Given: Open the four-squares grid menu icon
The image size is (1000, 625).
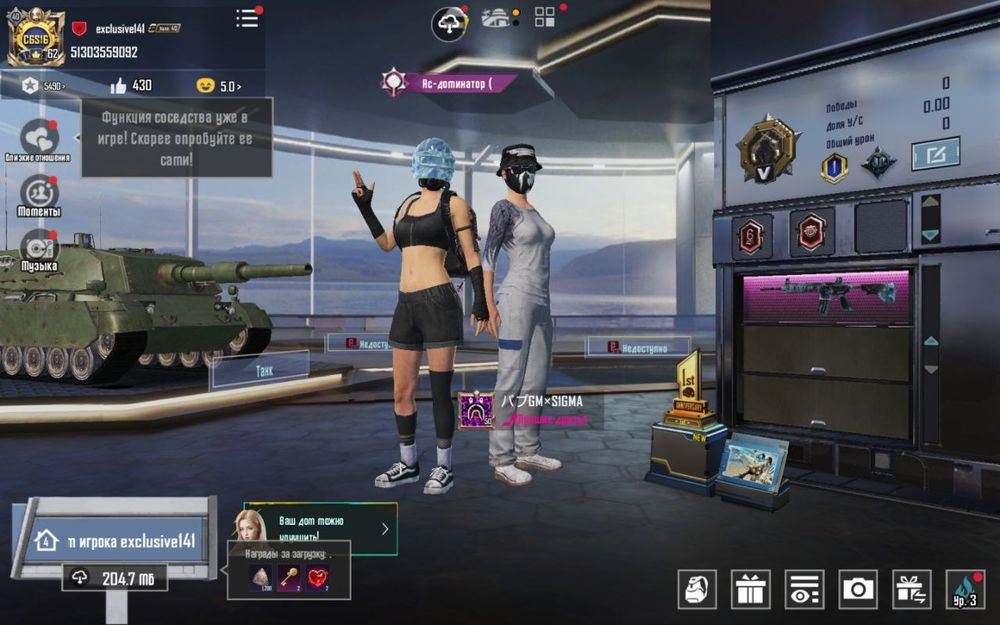Looking at the screenshot, I should tap(545, 17).
